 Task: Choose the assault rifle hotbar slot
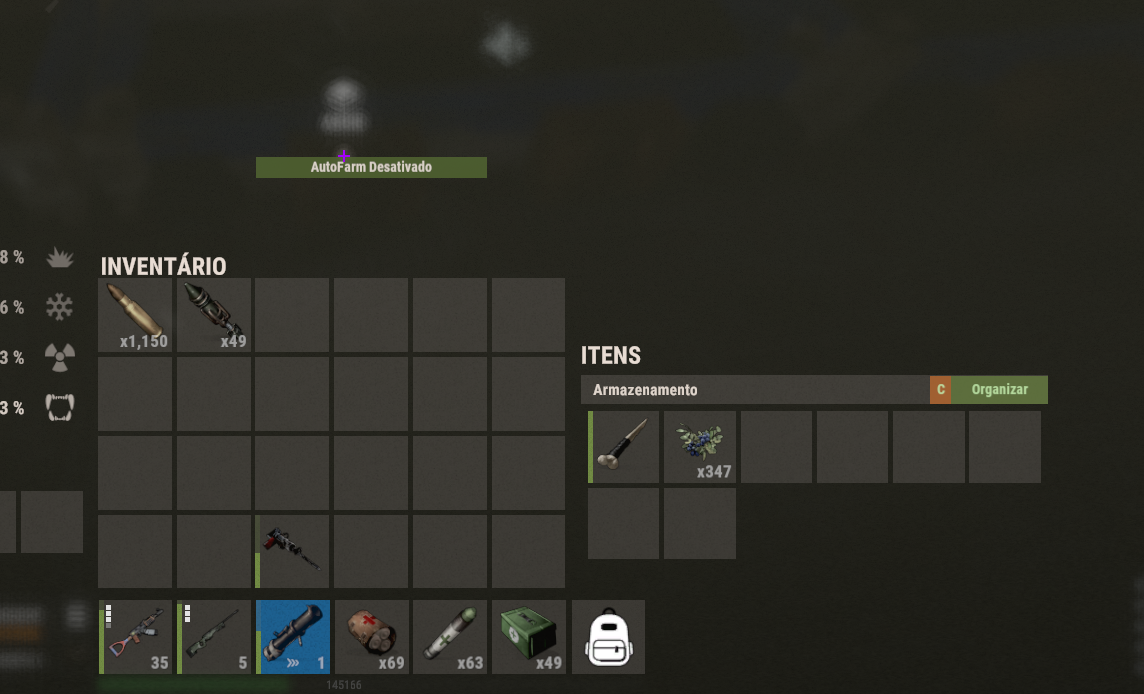[136, 637]
